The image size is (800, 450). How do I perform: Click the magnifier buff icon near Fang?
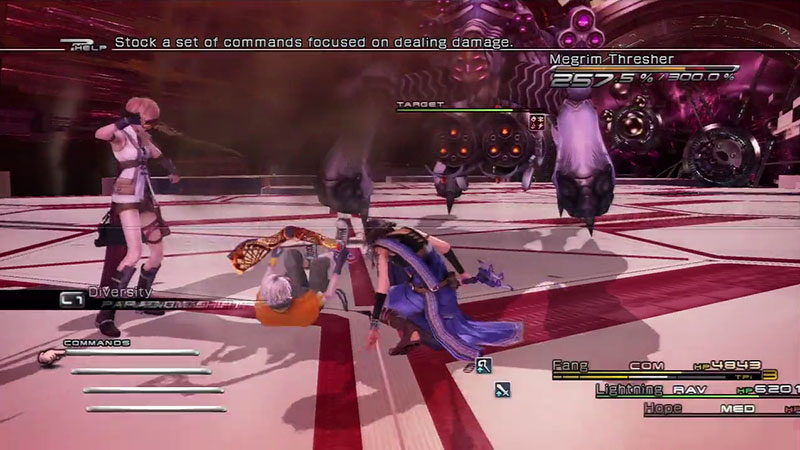(x=483, y=366)
